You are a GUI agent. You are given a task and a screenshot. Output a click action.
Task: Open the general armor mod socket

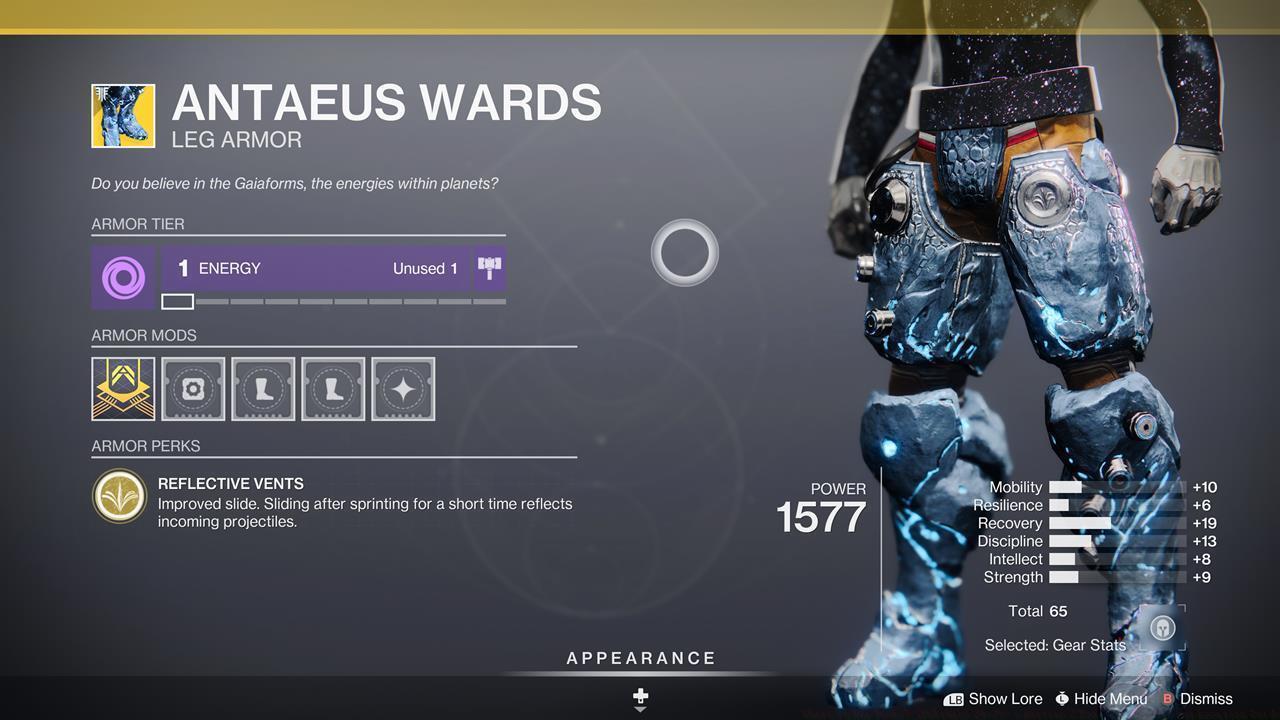[193, 388]
